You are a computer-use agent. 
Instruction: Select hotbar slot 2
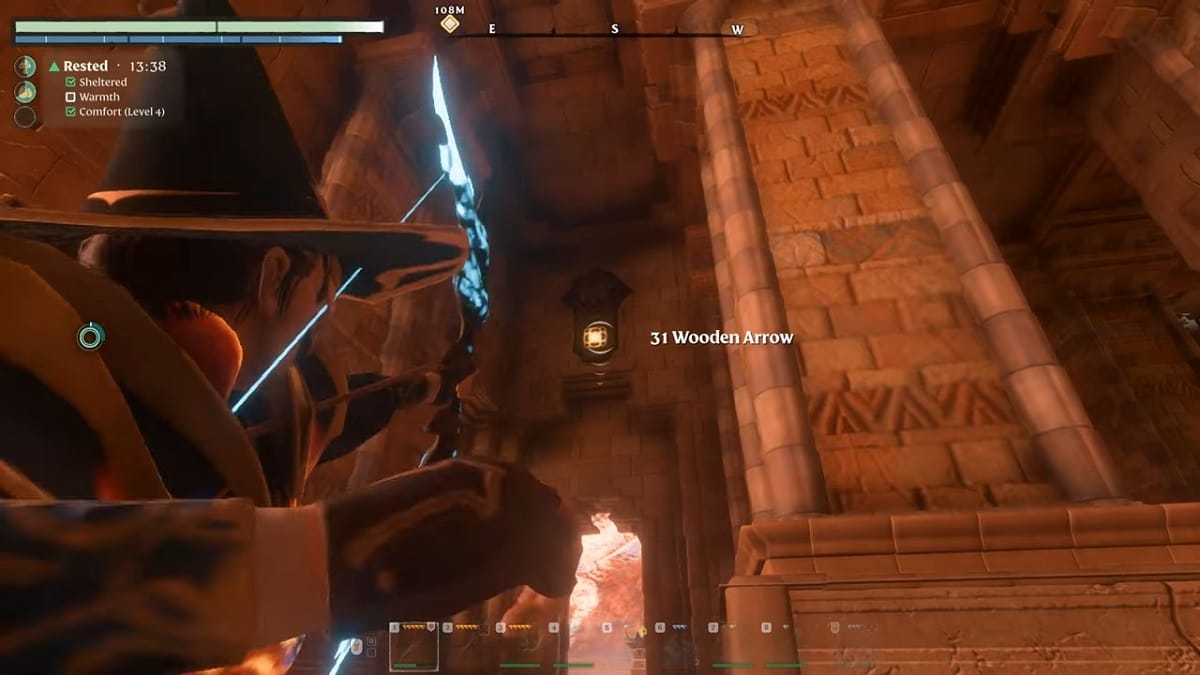tap(468, 646)
